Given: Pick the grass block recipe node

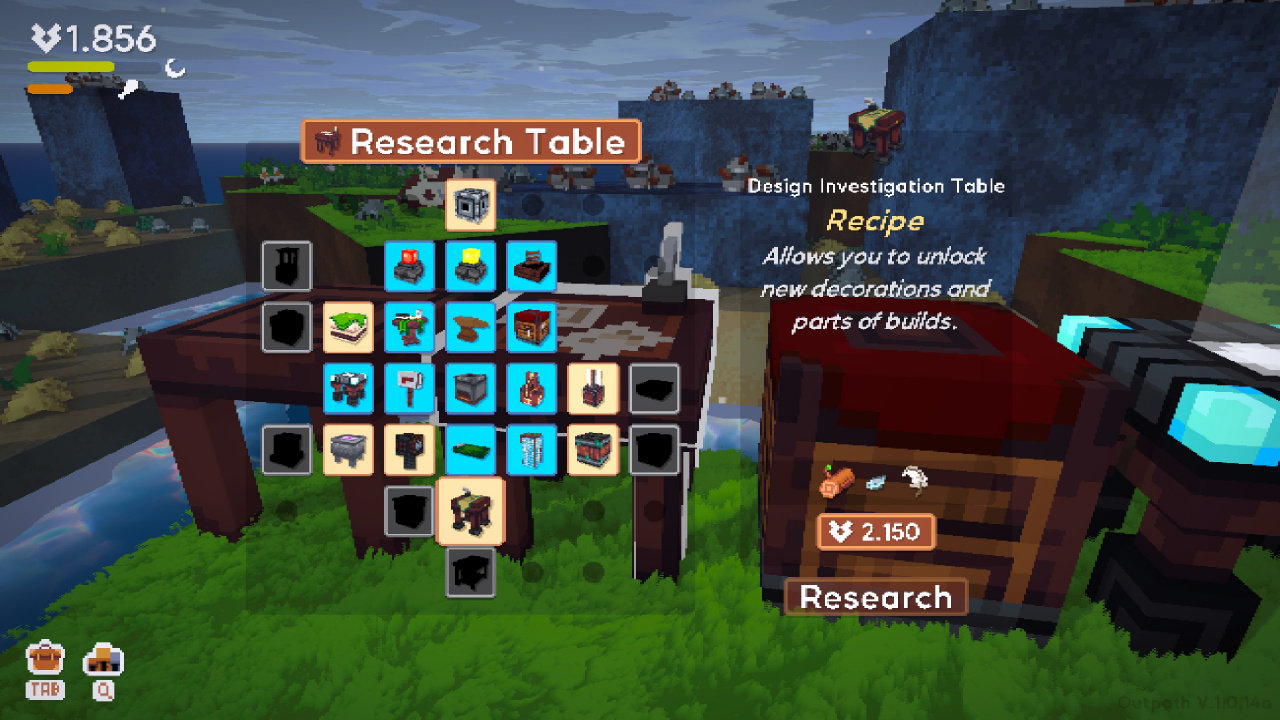Looking at the screenshot, I should pyautogui.click(x=348, y=327).
